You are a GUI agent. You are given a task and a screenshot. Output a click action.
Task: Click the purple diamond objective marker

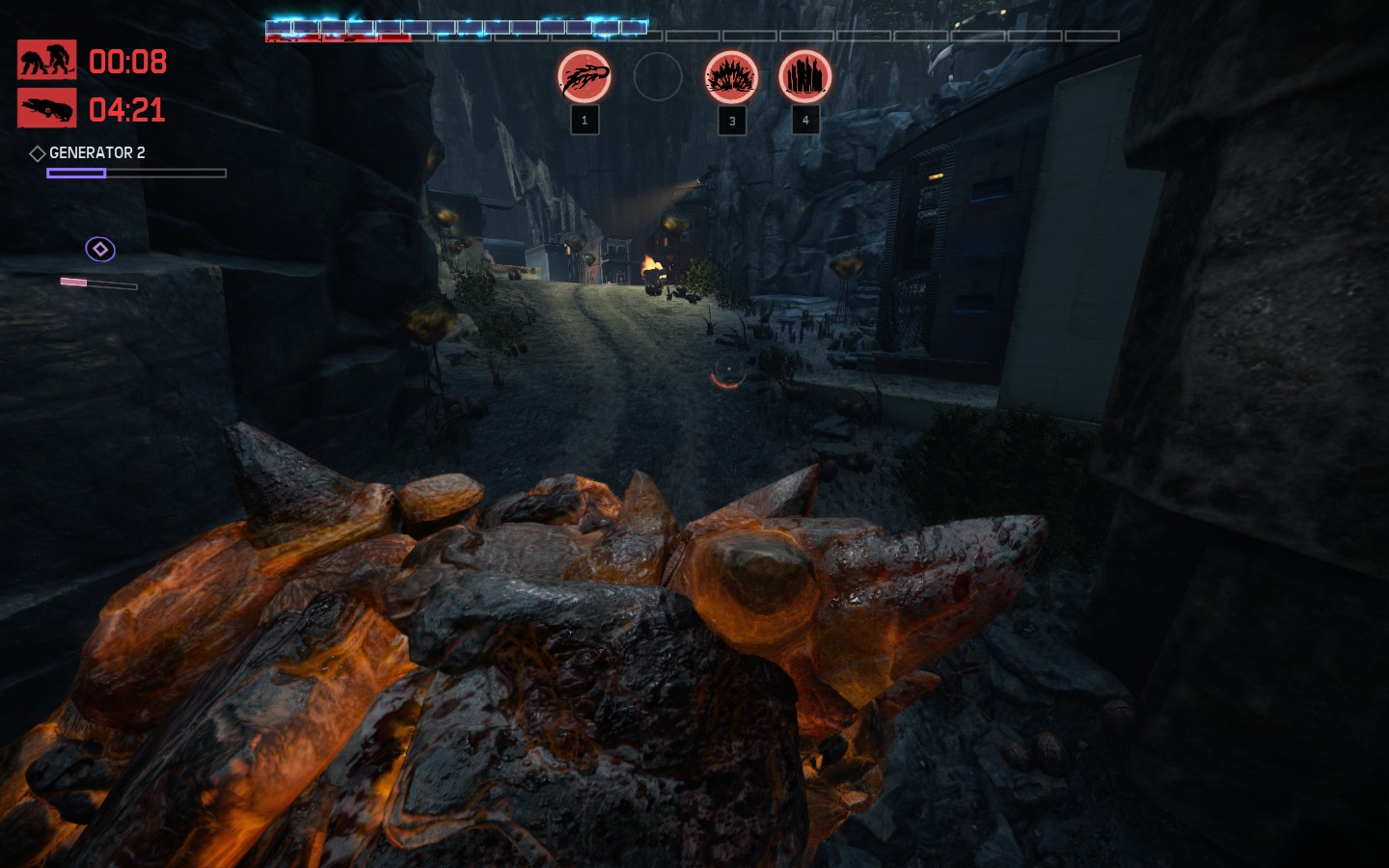click(100, 249)
